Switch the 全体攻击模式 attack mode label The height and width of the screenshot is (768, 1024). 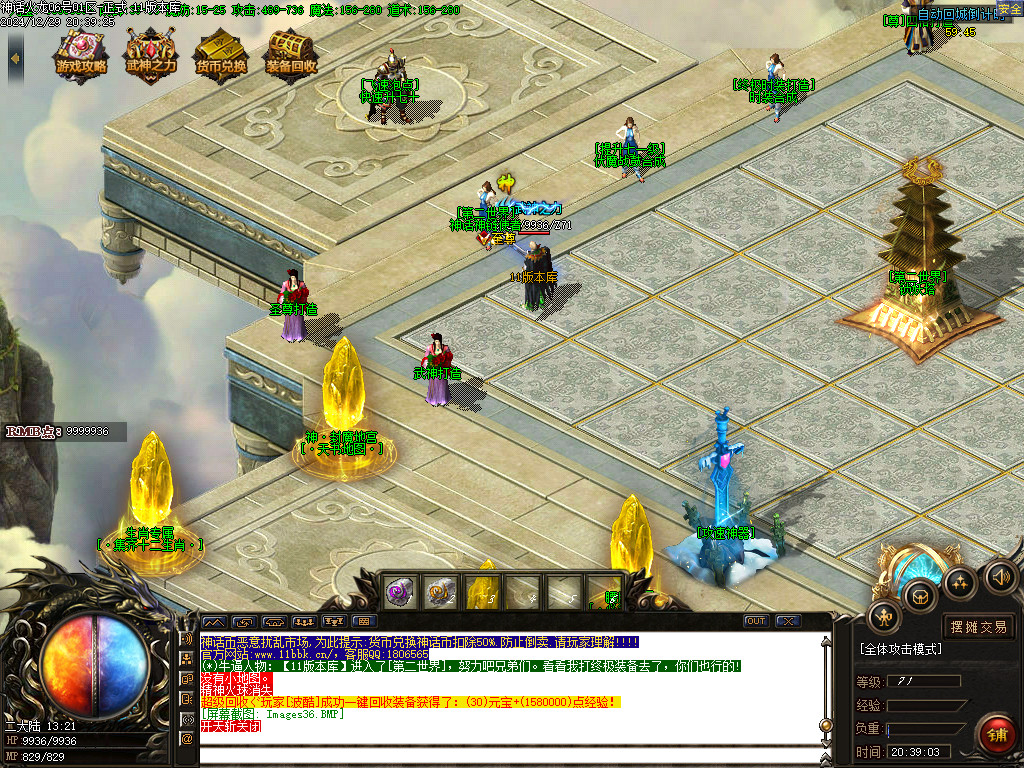(x=900, y=649)
